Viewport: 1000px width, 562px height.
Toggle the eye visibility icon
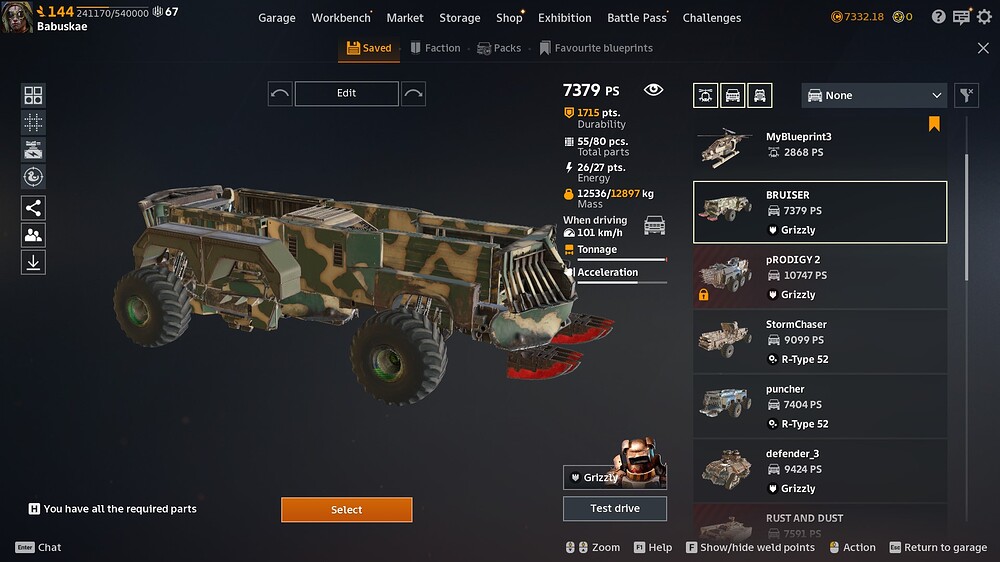[653, 90]
